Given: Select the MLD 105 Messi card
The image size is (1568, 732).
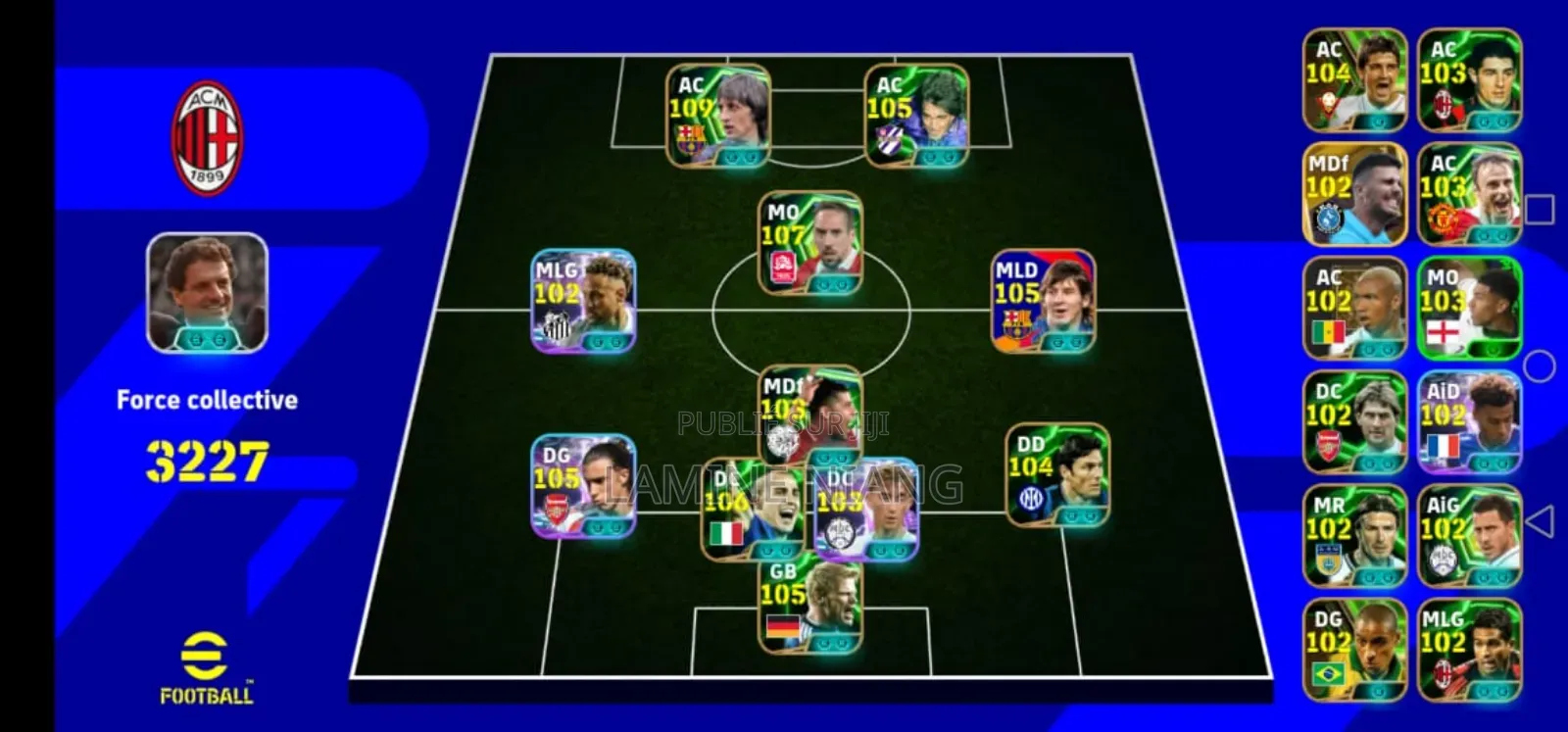Looking at the screenshot, I should pos(1044,301).
